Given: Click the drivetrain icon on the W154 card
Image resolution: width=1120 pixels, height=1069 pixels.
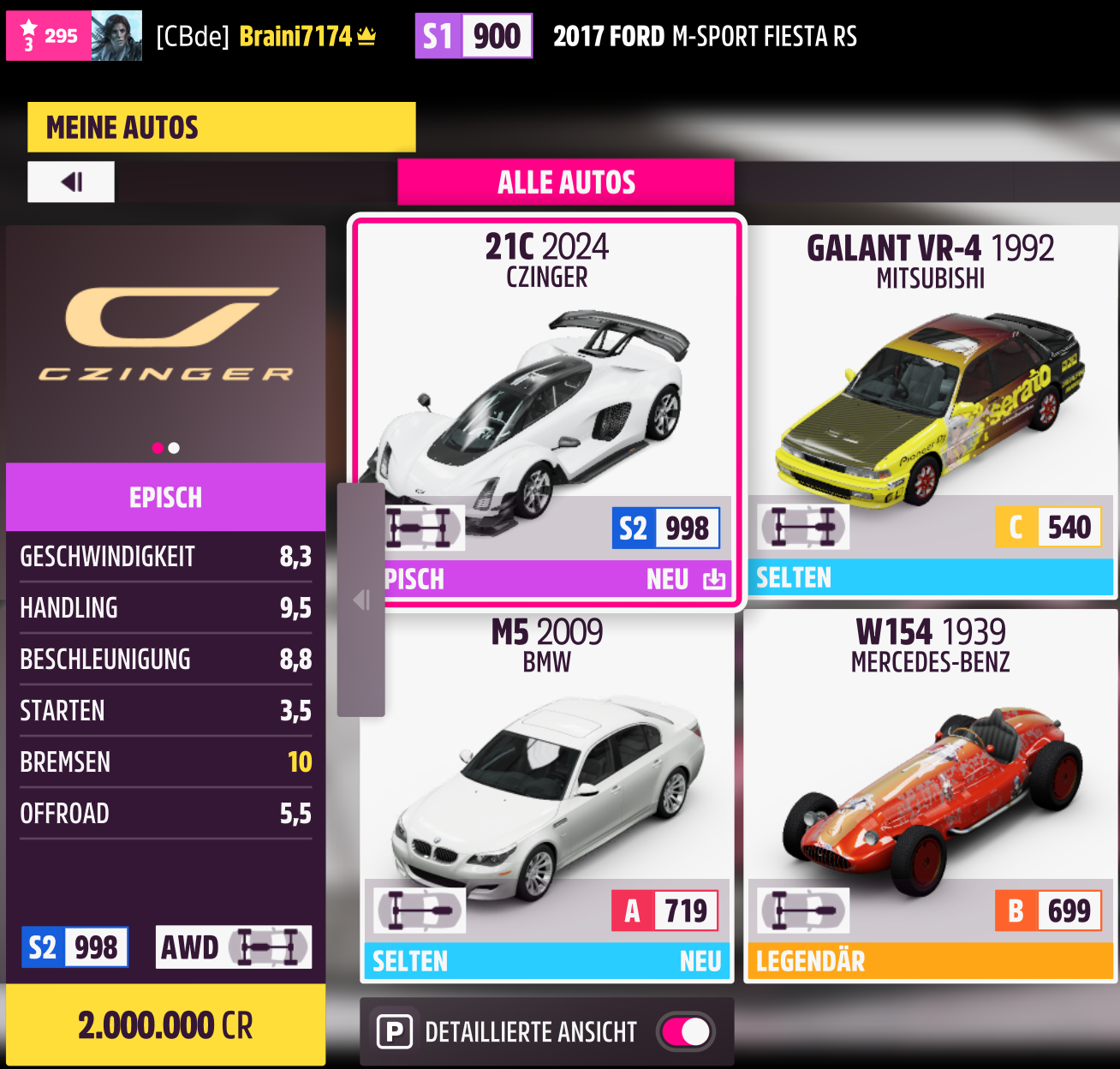Looking at the screenshot, I should (803, 911).
